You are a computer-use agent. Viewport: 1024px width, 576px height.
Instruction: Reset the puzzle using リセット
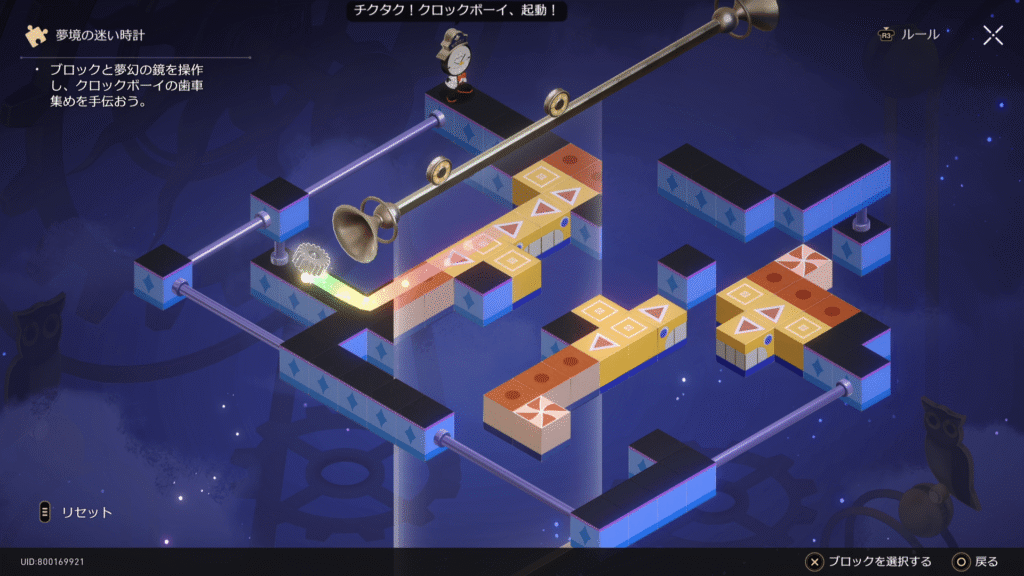click(x=75, y=512)
